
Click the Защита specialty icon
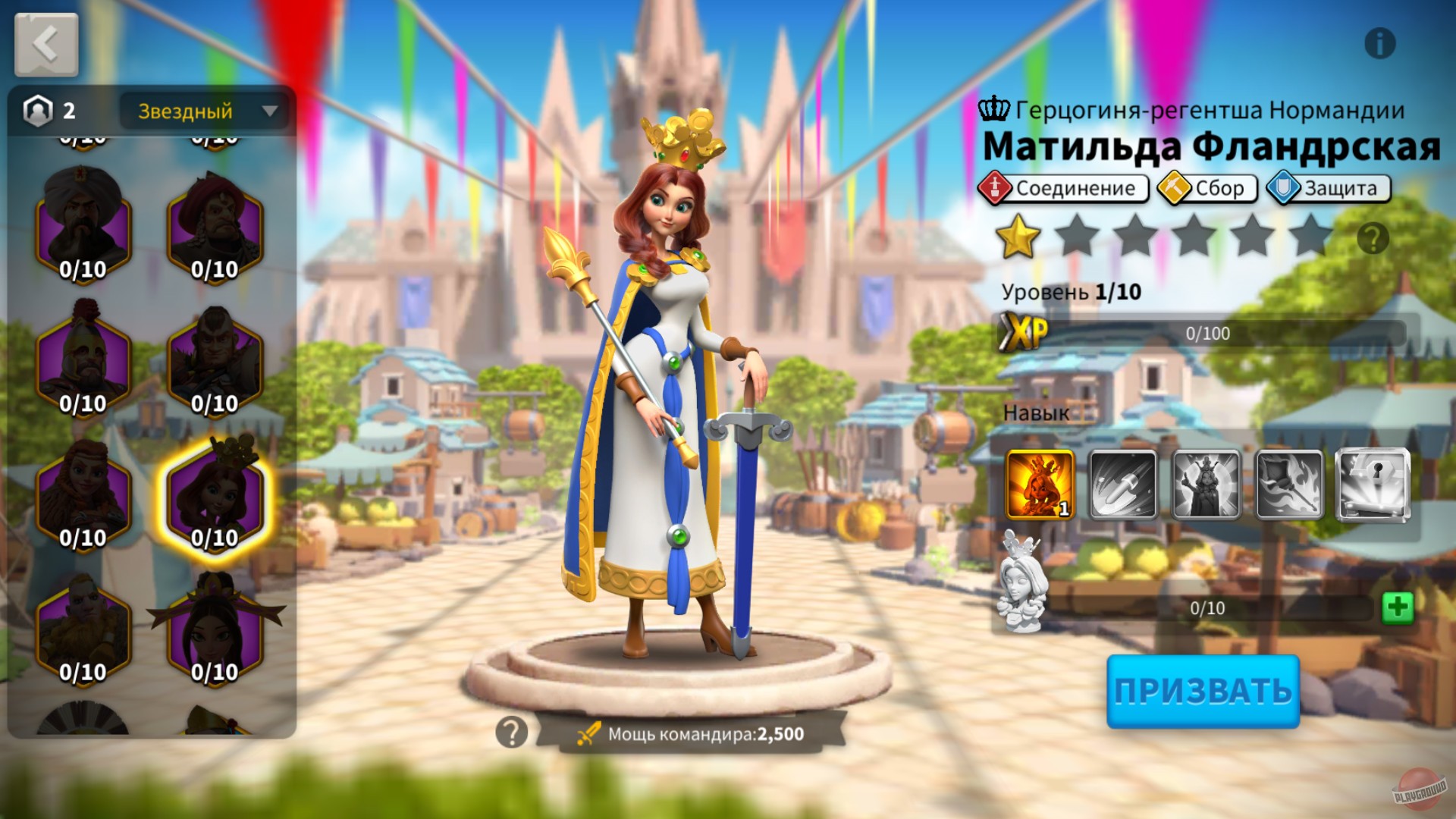coord(1284,187)
